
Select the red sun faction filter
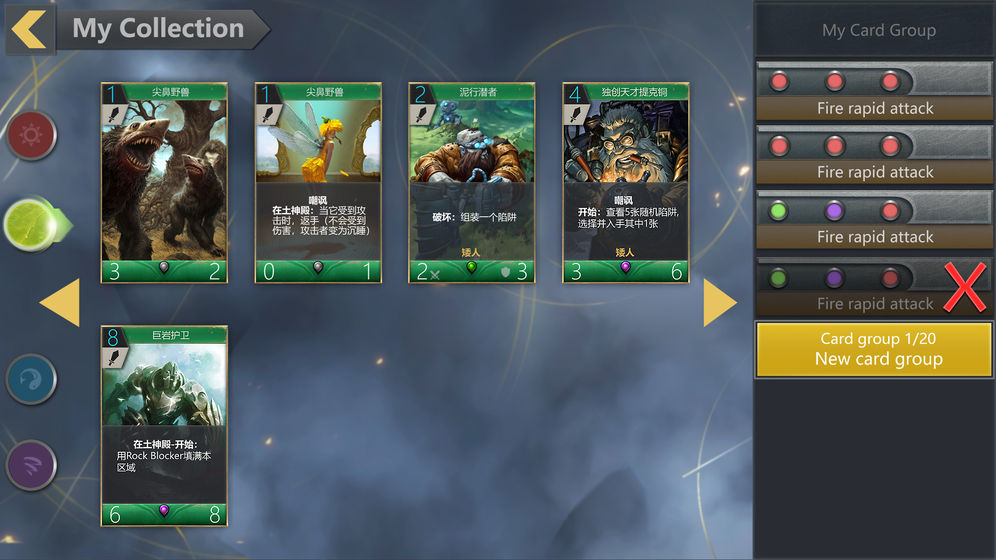click(x=32, y=137)
